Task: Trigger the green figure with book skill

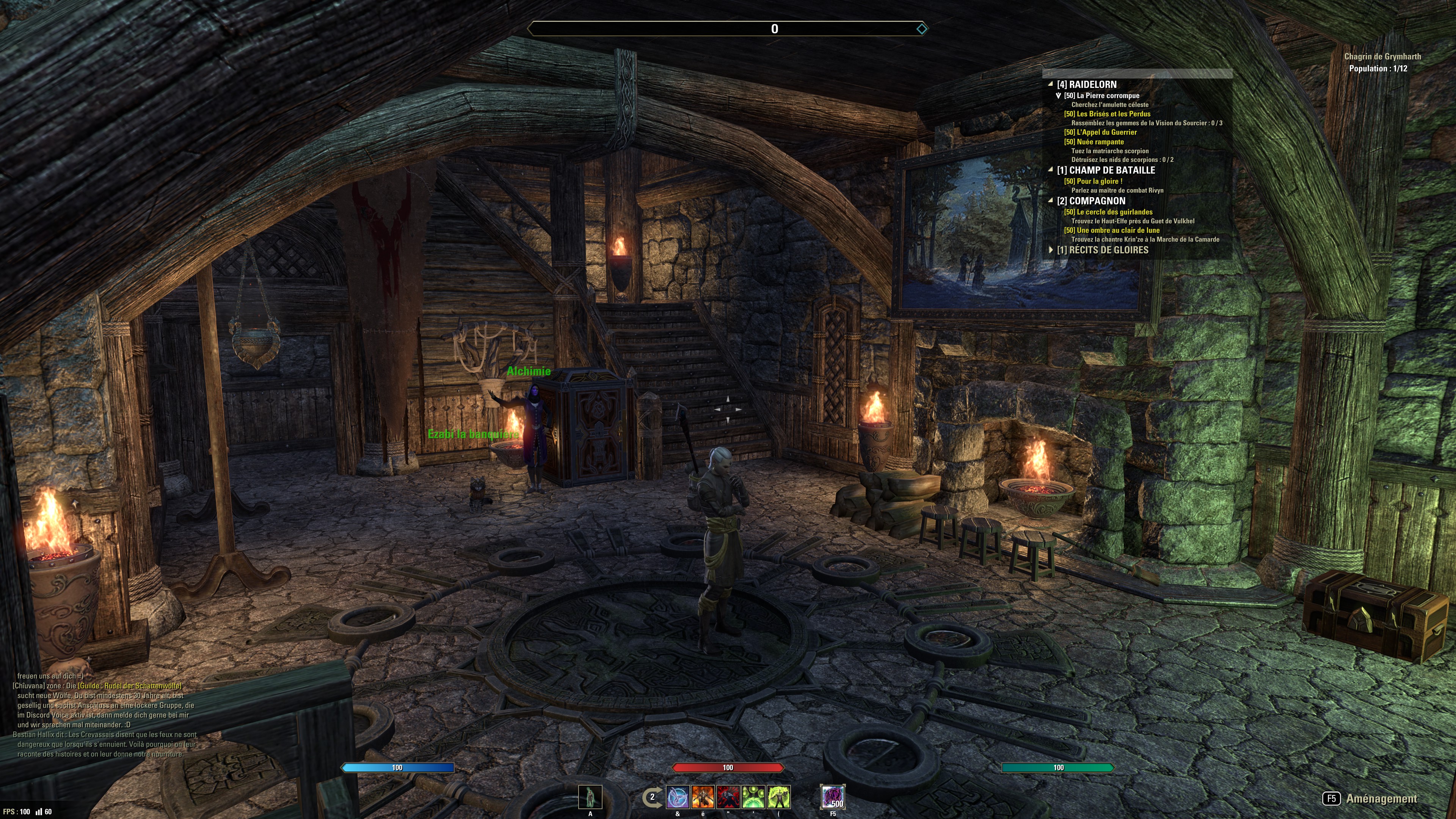Action: (x=779, y=797)
